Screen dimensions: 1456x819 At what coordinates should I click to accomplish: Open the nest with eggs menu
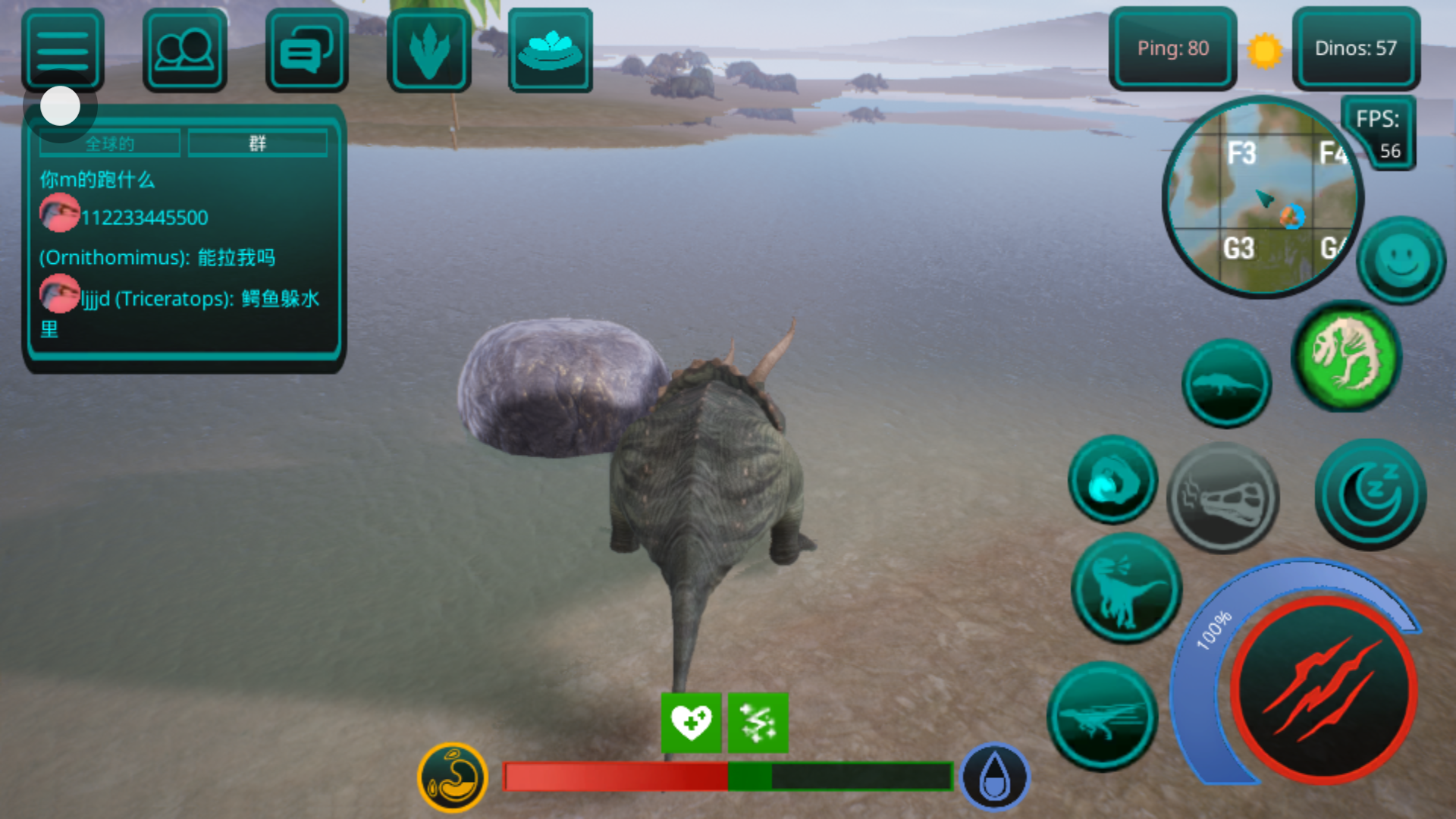[x=550, y=50]
